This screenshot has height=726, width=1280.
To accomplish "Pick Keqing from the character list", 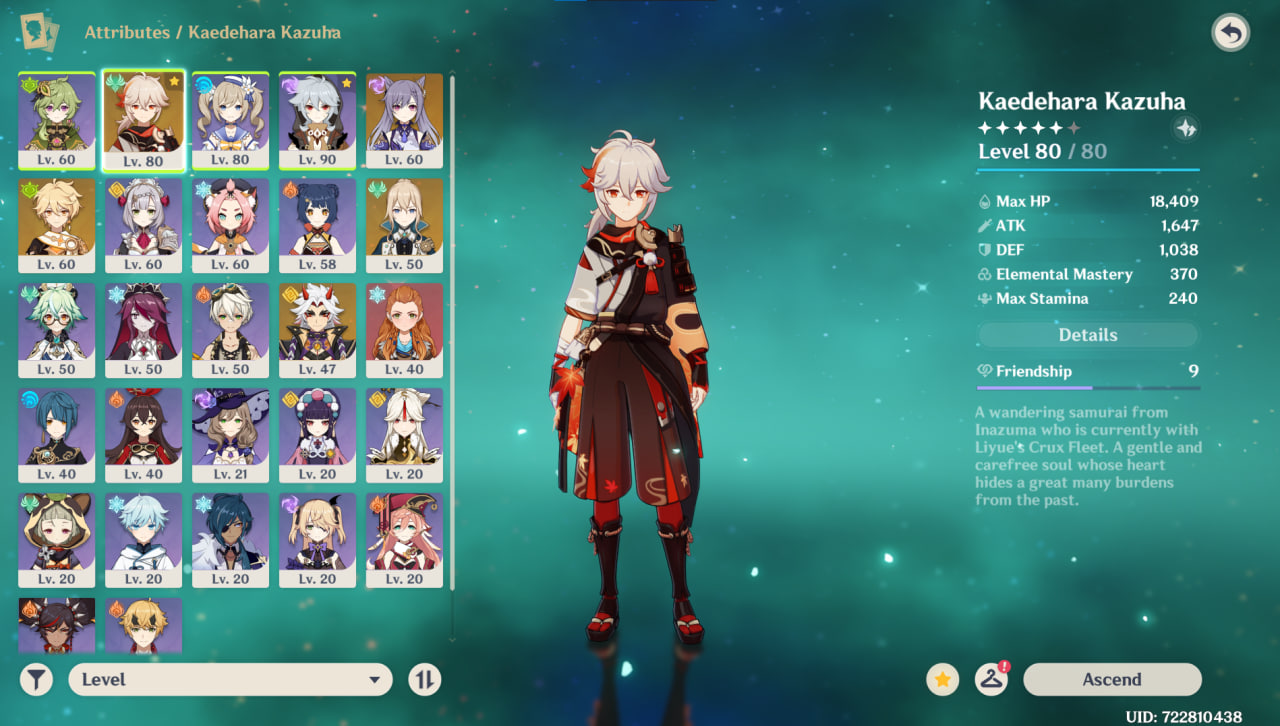I will point(404,120).
